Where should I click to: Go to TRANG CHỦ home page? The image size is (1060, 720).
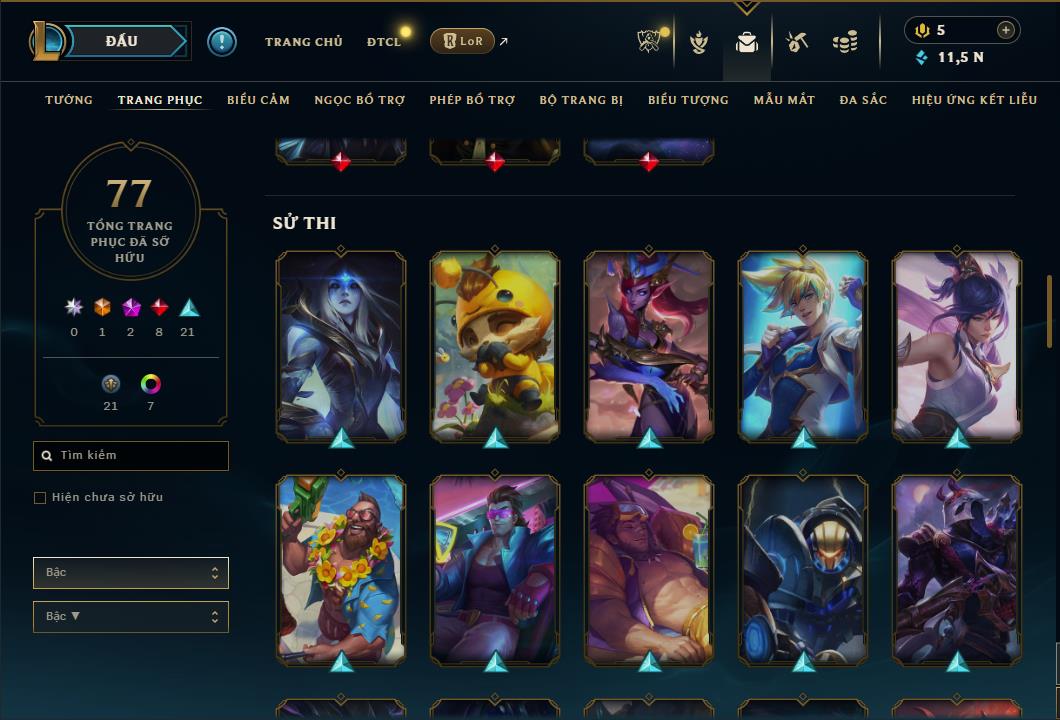pyautogui.click(x=303, y=42)
